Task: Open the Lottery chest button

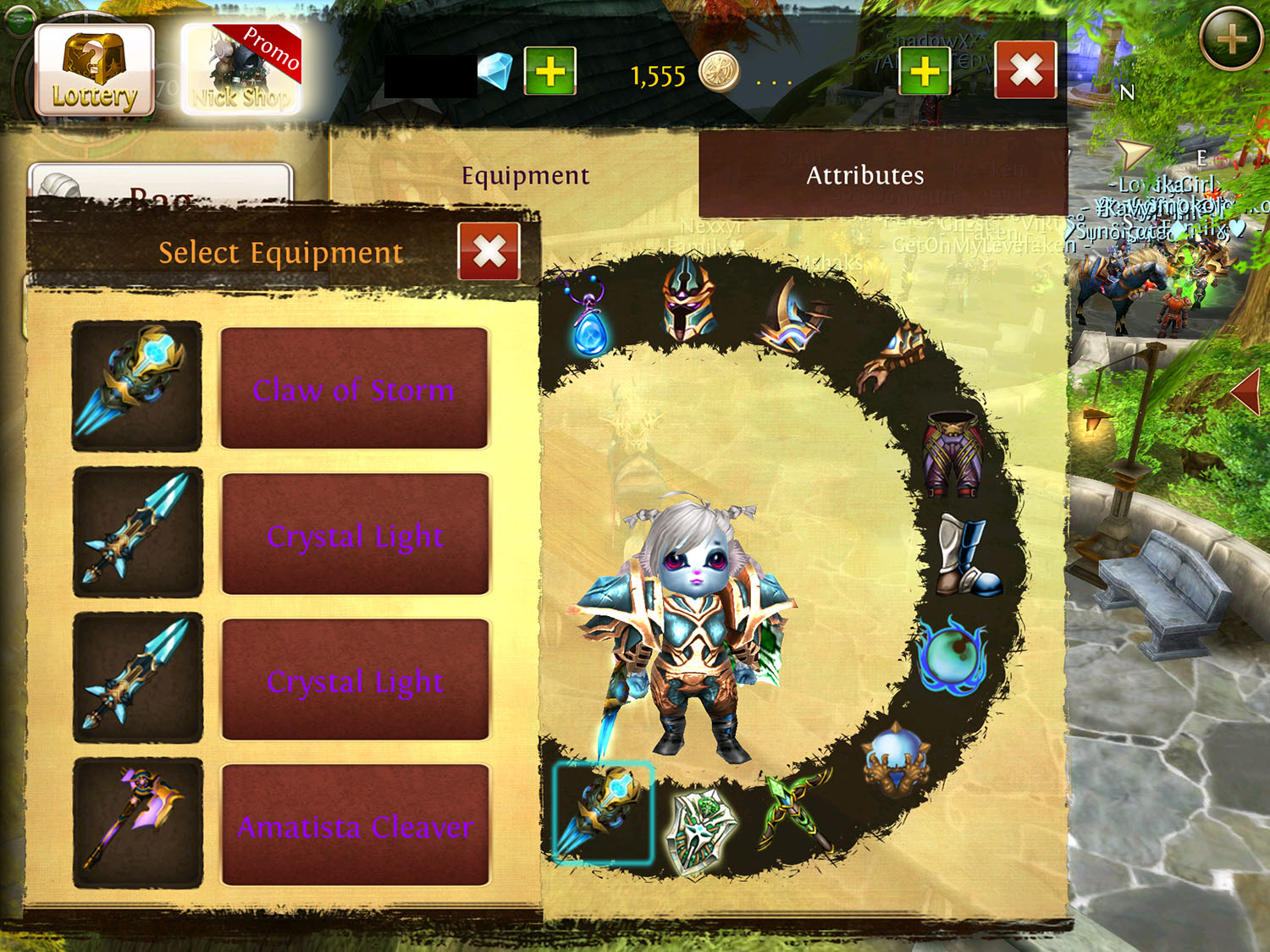Action: pos(94,70)
